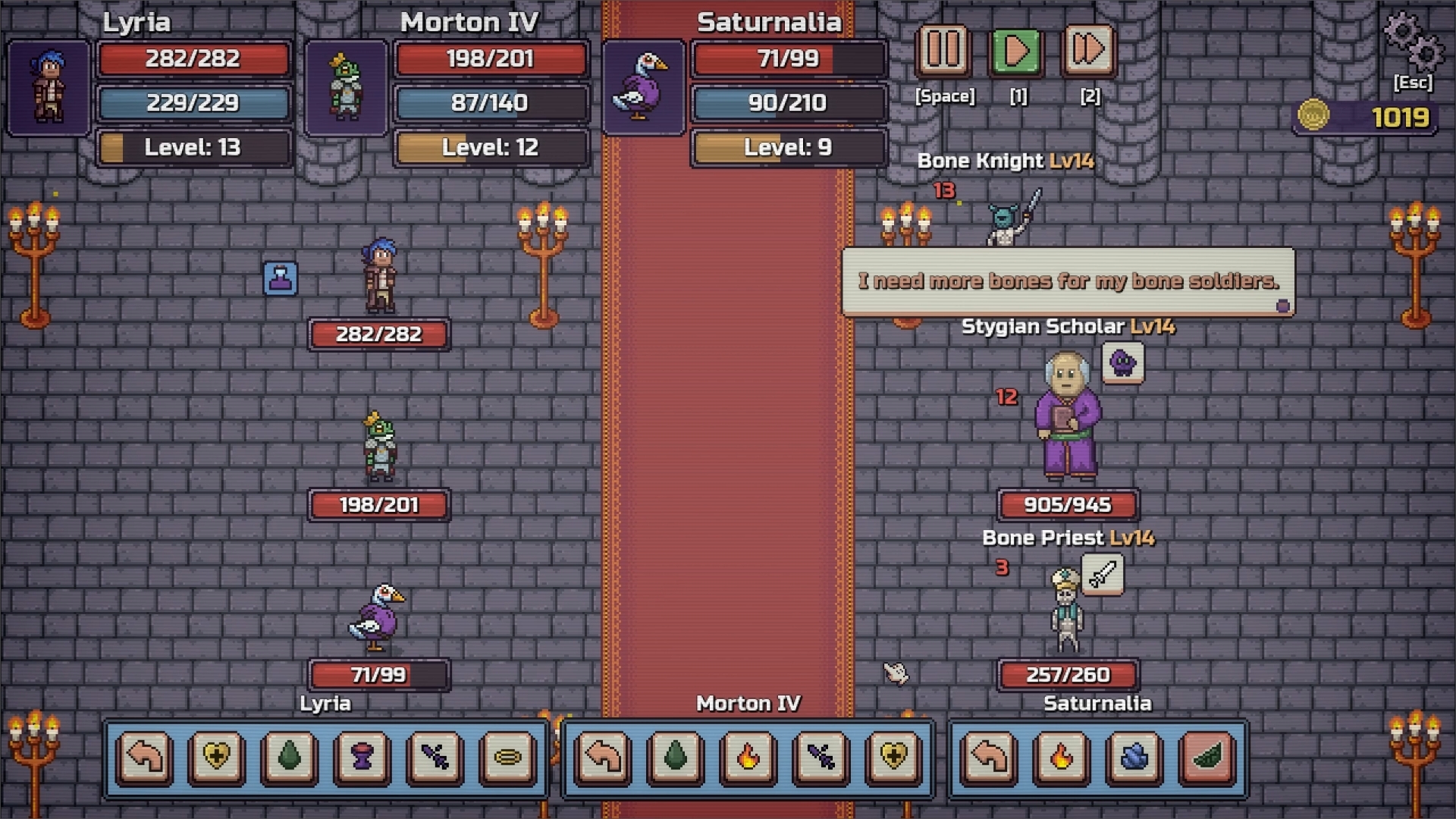
Task: Use Morton IV's green drop skill
Action: [x=676, y=757]
